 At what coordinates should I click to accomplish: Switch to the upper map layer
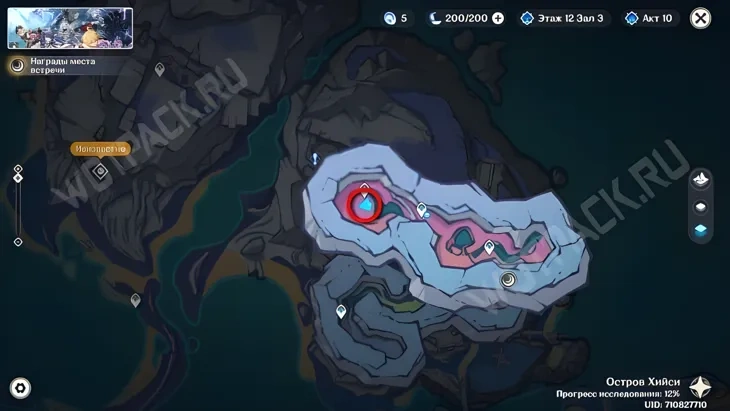(x=701, y=206)
